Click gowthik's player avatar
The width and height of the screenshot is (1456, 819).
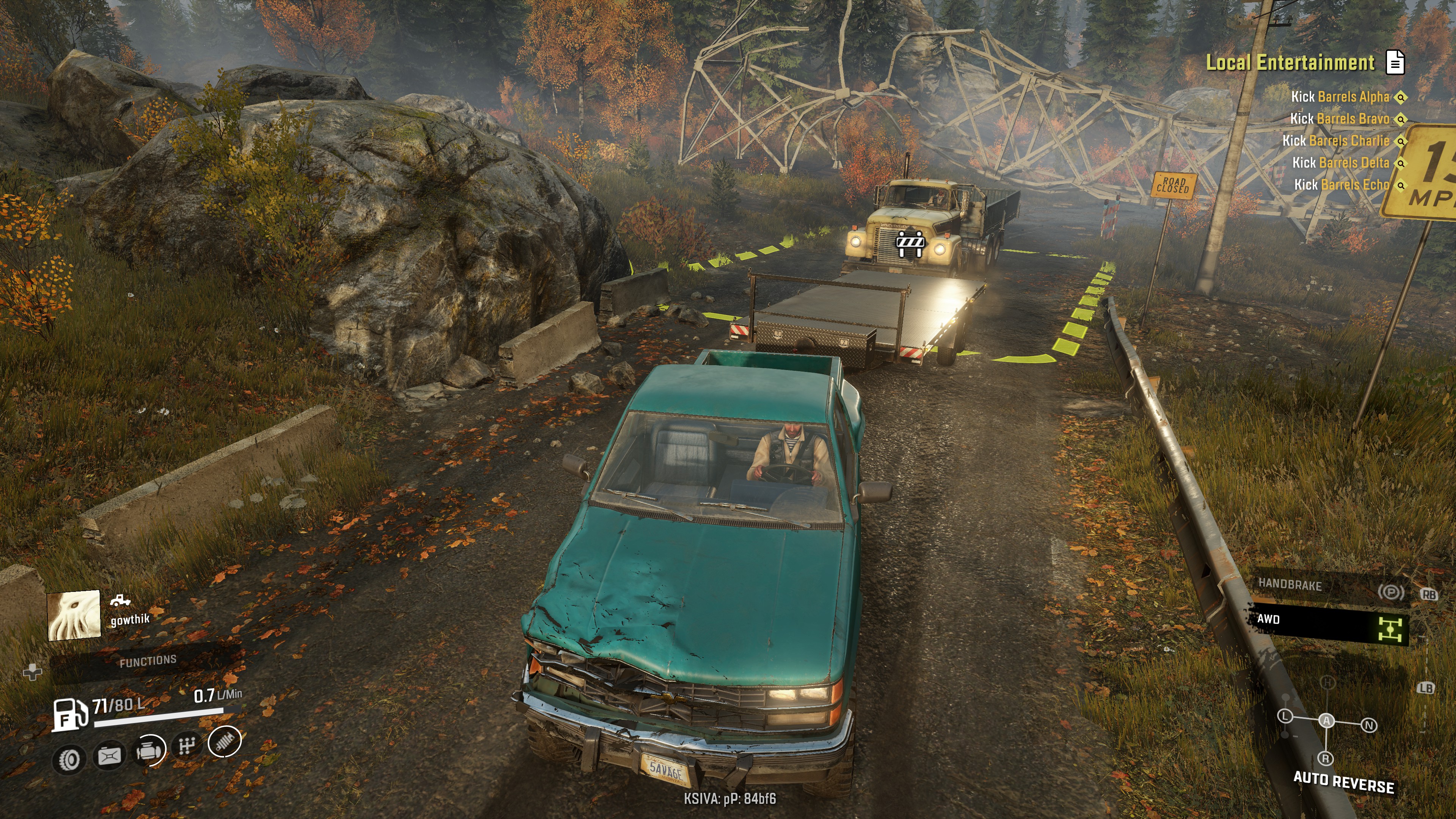coord(74,615)
